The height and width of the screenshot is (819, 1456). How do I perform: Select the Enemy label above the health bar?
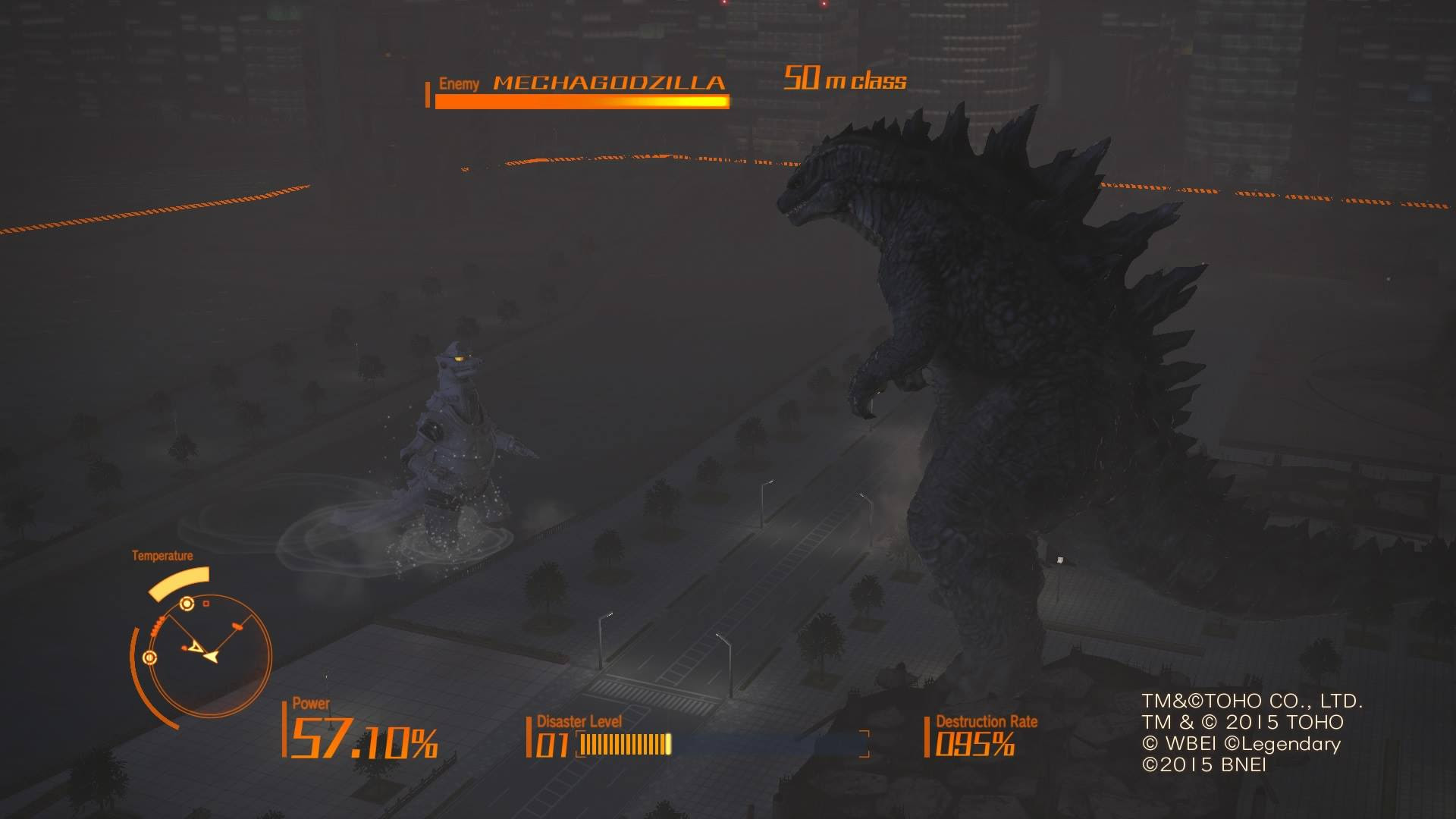pyautogui.click(x=459, y=83)
